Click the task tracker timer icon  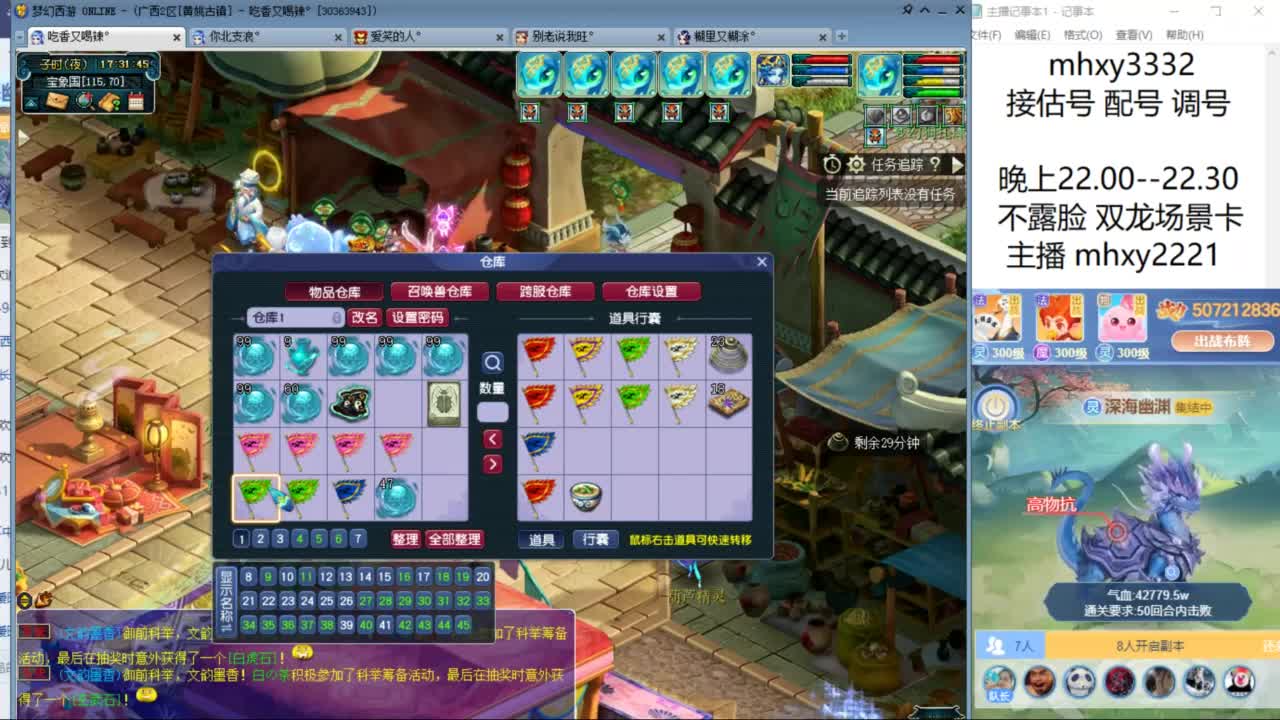[x=832, y=165]
